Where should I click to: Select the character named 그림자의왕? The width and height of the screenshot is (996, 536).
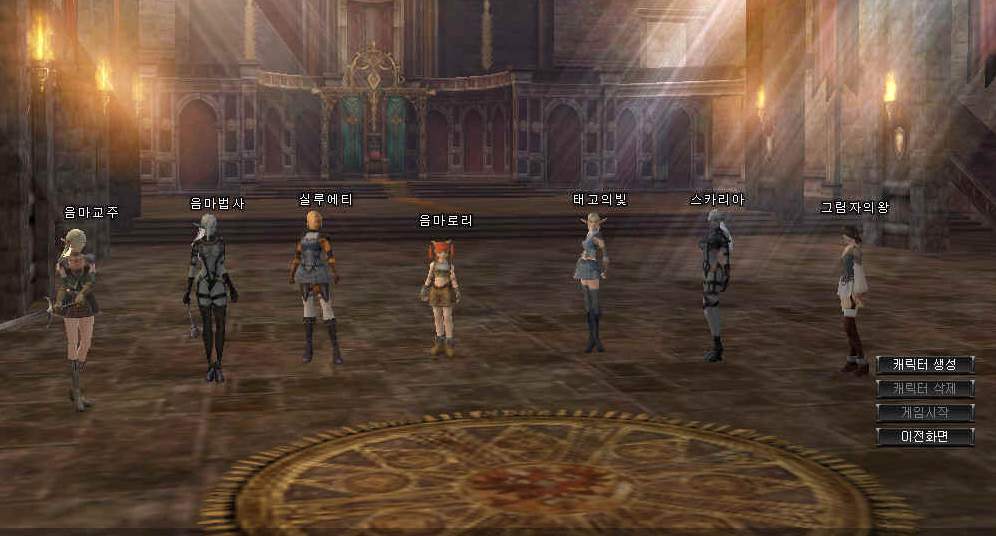[x=851, y=295]
